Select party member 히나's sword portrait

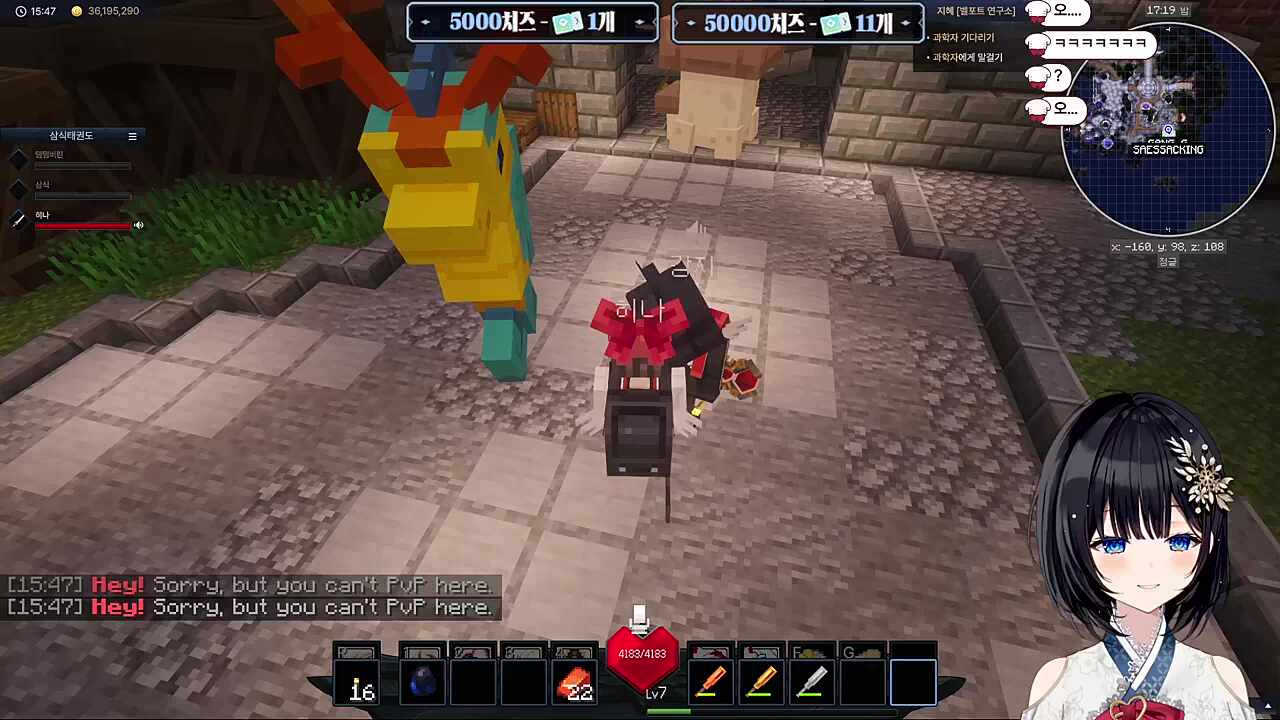[19, 220]
